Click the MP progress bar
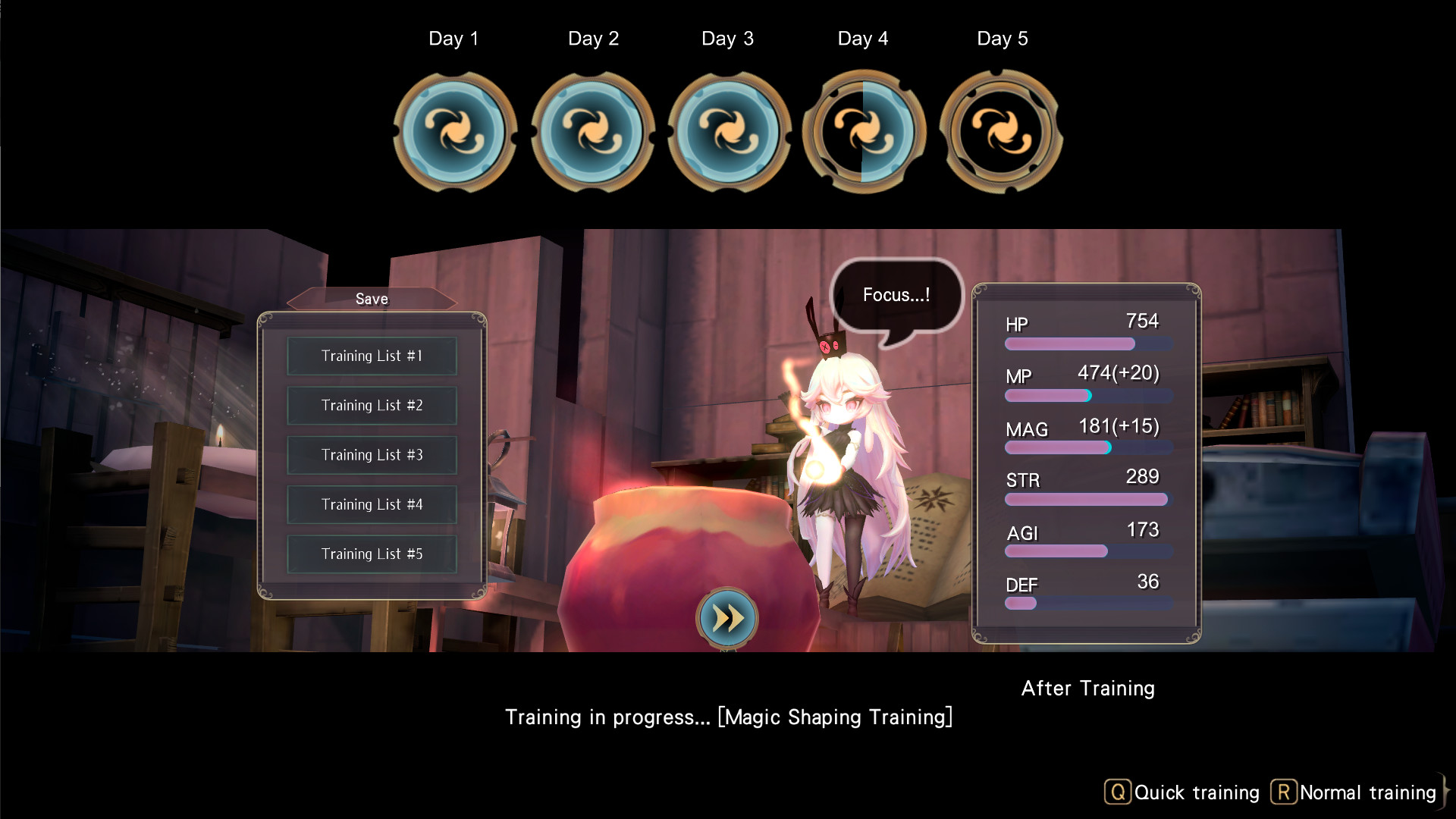This screenshot has width=1456, height=819. [x=1087, y=395]
